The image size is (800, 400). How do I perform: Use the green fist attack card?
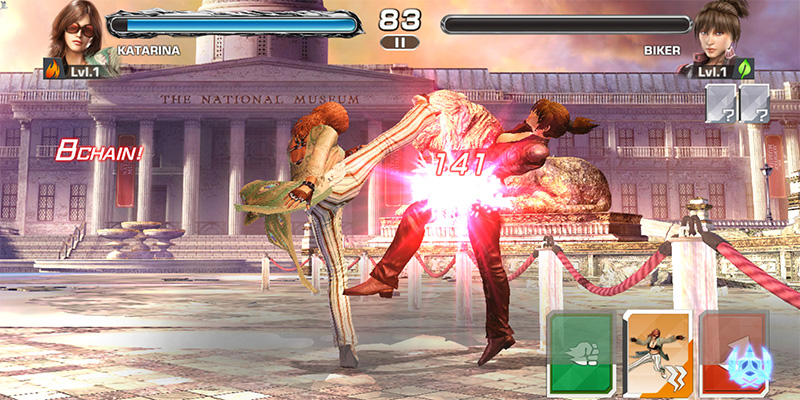pyautogui.click(x=580, y=352)
